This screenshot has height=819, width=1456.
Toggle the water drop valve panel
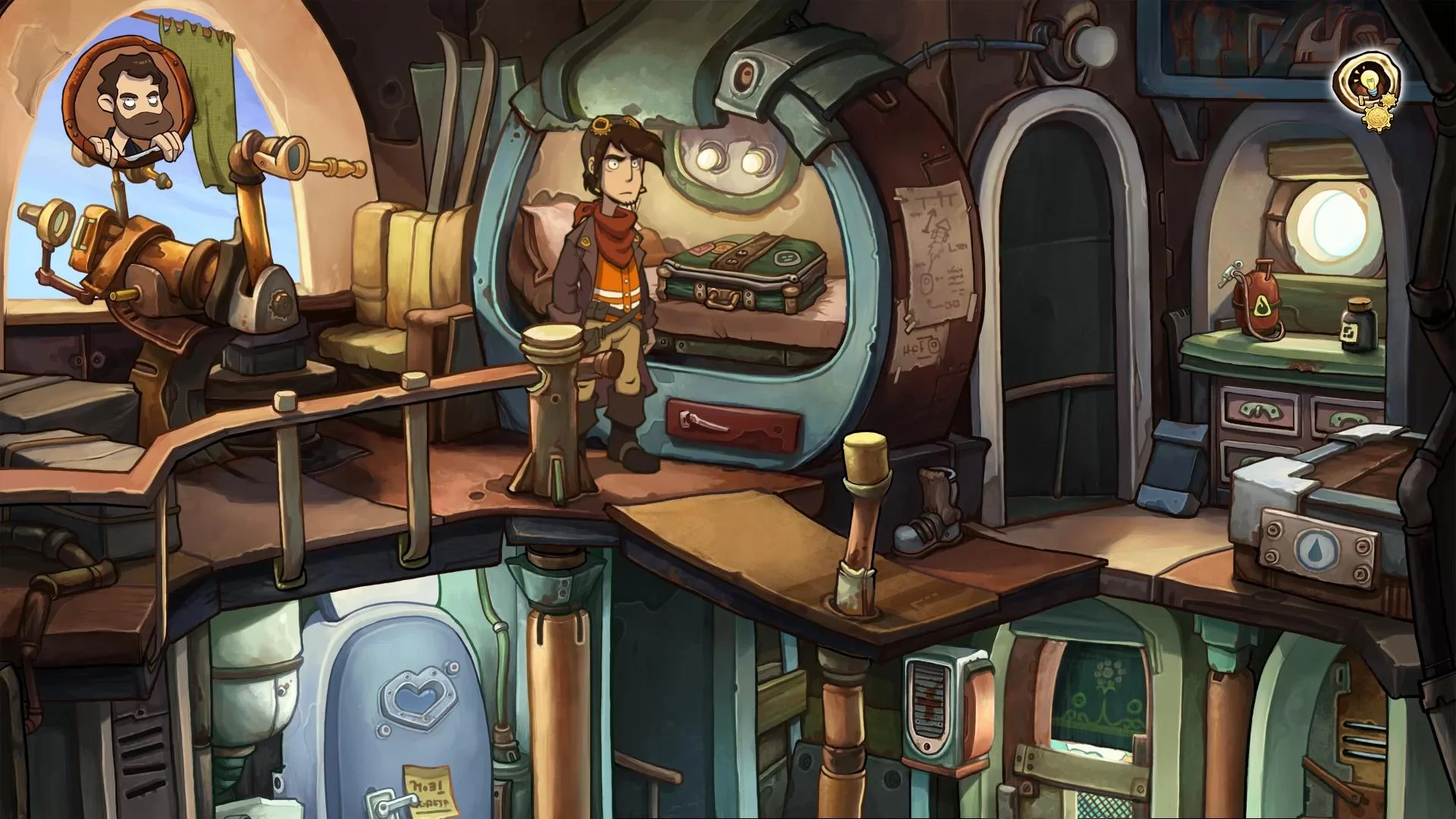click(x=1317, y=550)
